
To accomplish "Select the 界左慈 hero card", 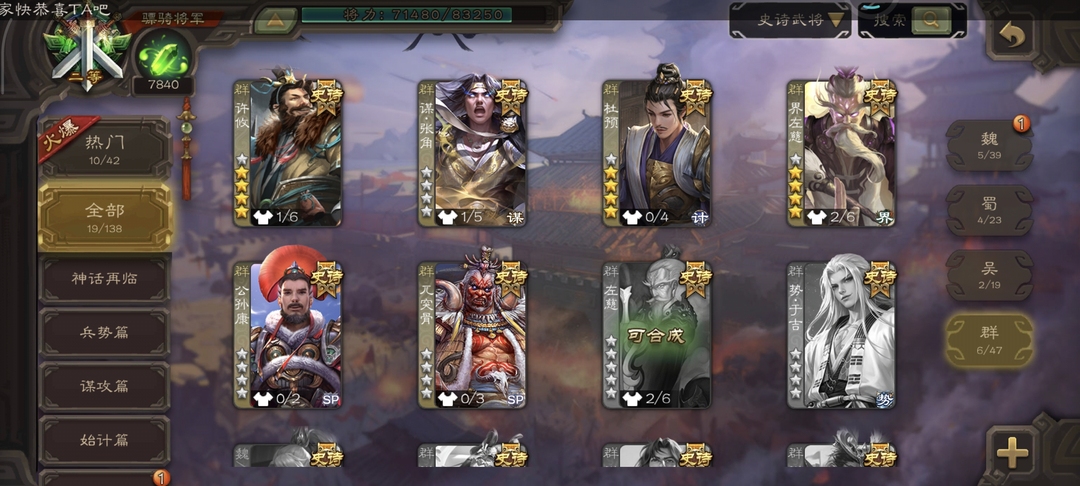I will pyautogui.click(x=841, y=153).
